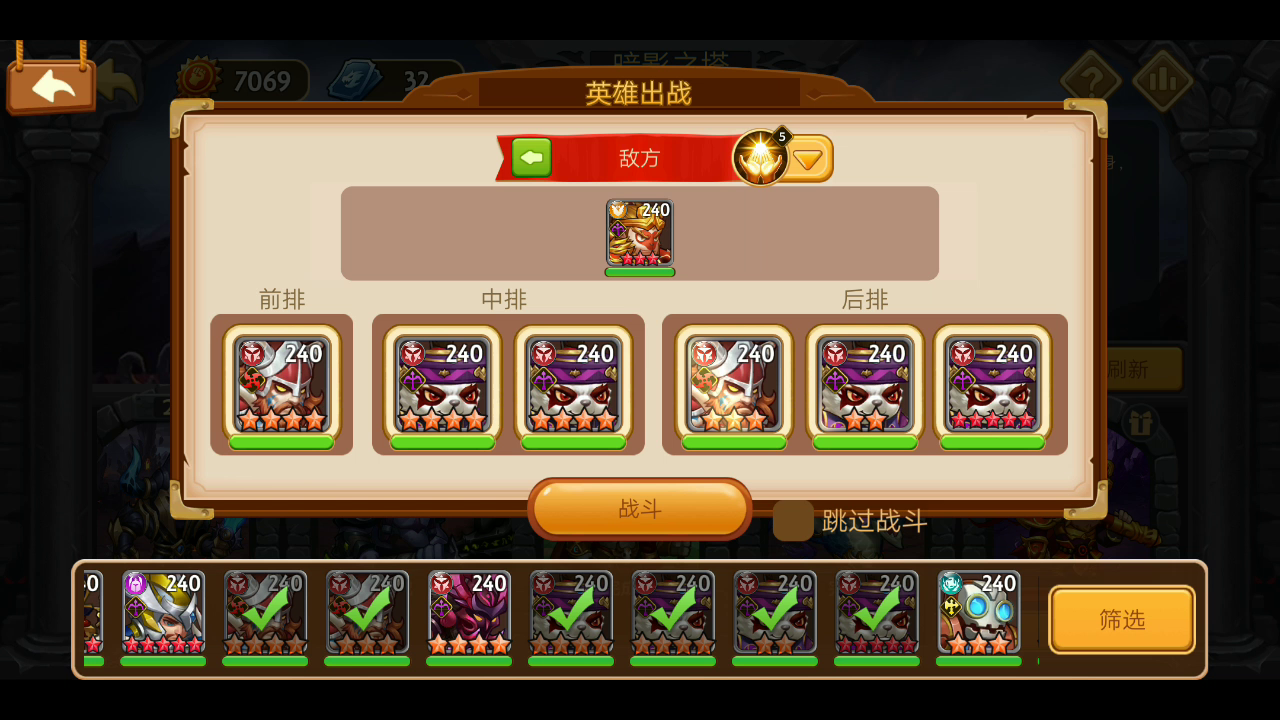This screenshot has width=1280, height=720.
Task: Click the green left arrow on the 敌方 banner
Action: pos(531,157)
